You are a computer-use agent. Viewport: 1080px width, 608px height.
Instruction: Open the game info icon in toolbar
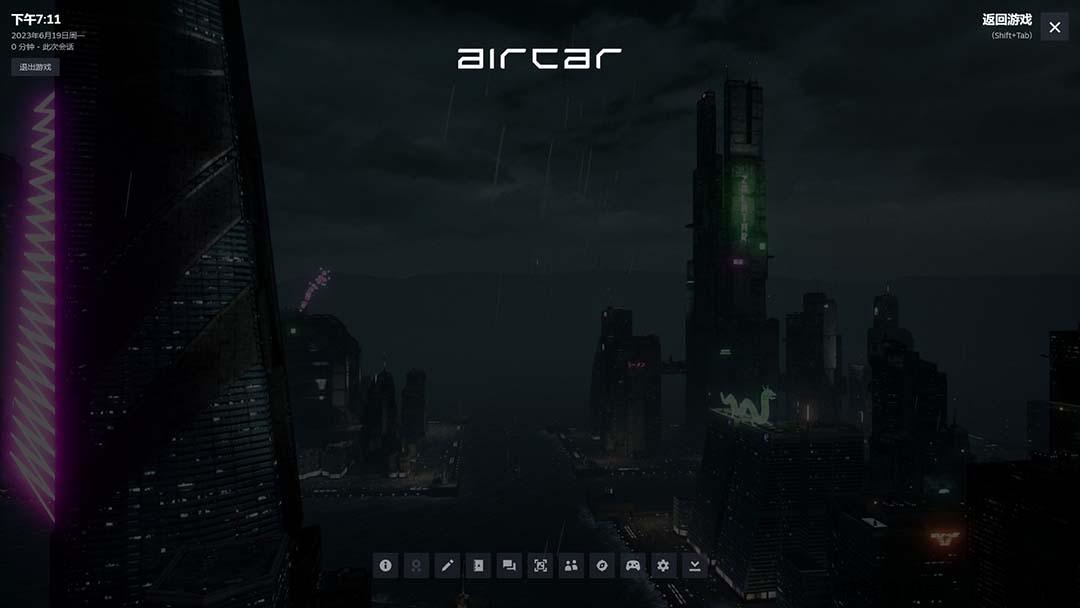pyautogui.click(x=386, y=565)
